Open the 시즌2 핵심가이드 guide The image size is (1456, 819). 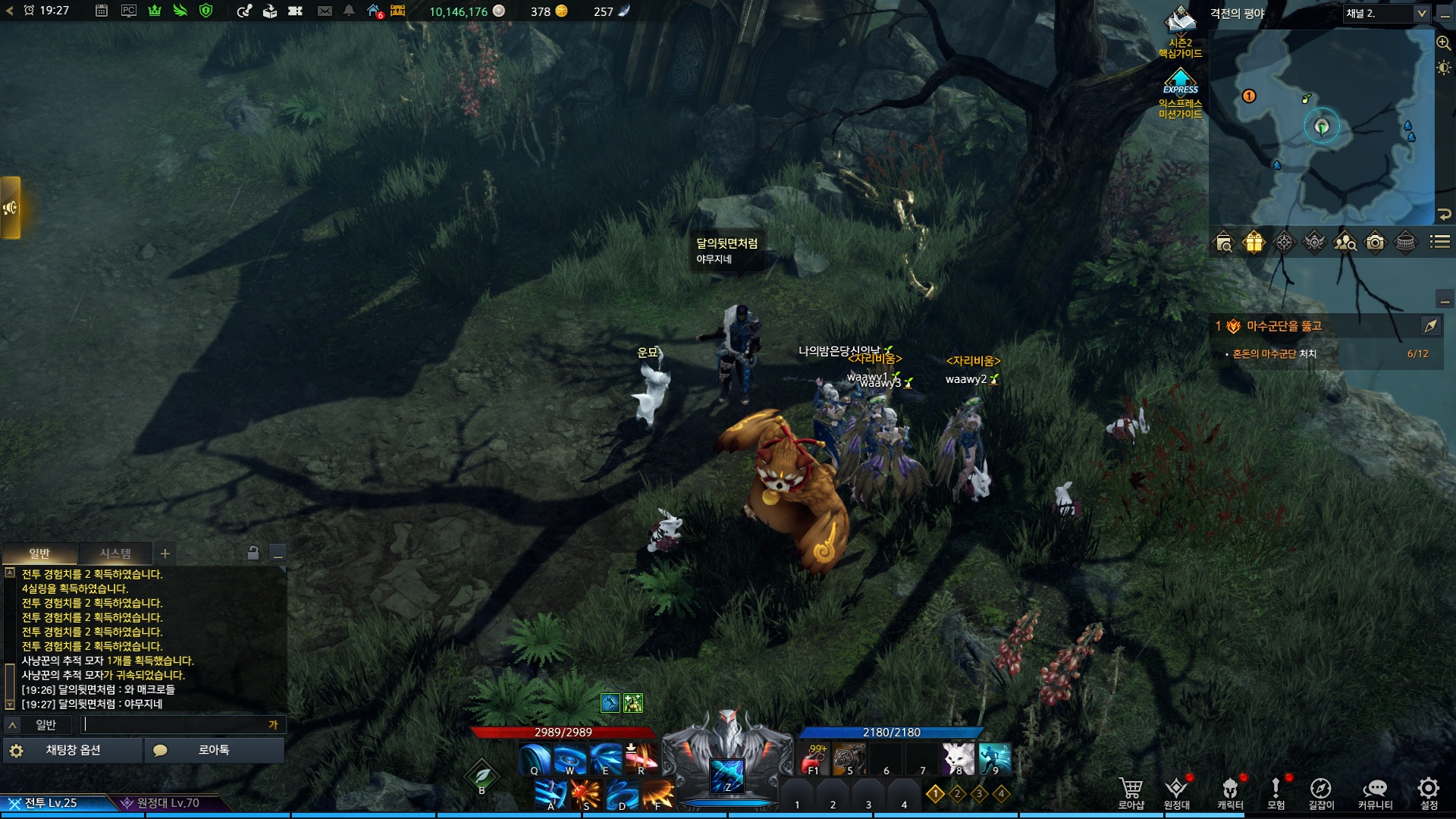pyautogui.click(x=1180, y=32)
